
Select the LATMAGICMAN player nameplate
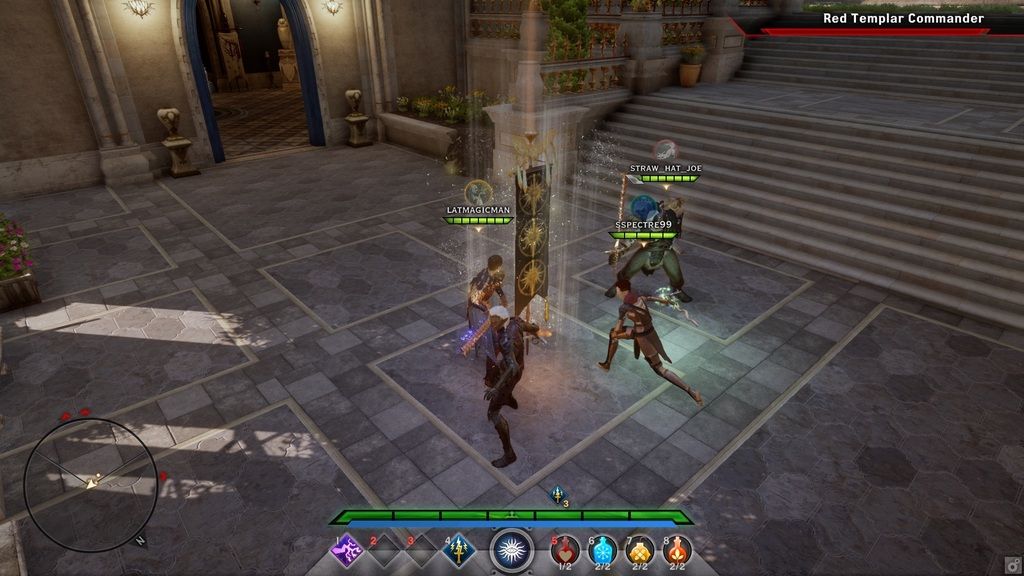click(478, 210)
